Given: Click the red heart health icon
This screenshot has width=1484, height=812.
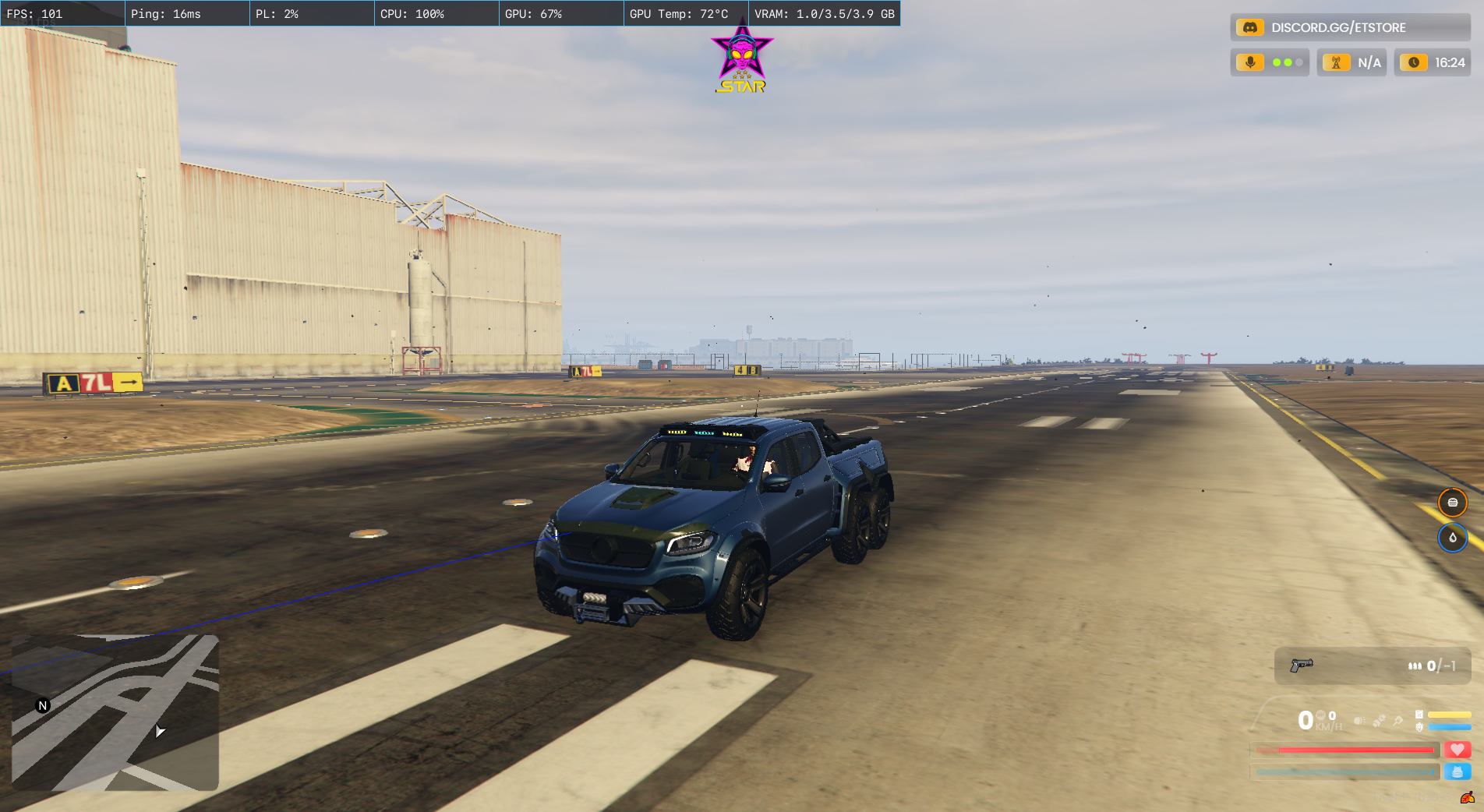Looking at the screenshot, I should 1457,750.
